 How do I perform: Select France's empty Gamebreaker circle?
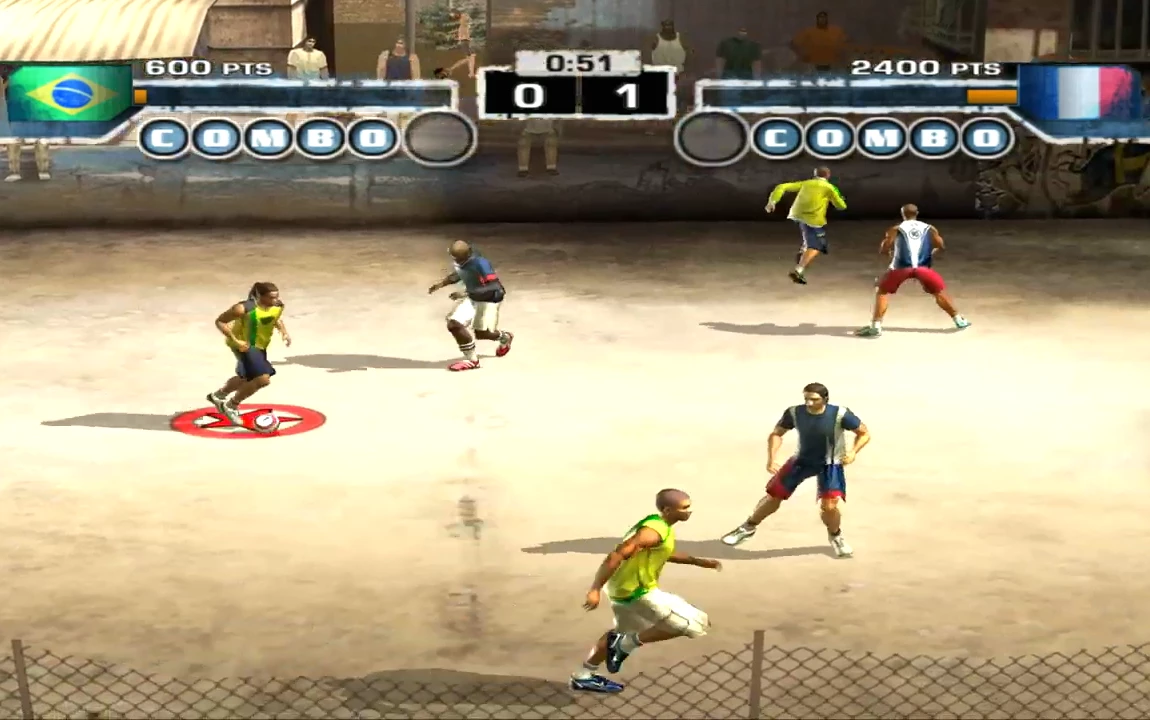(x=712, y=137)
